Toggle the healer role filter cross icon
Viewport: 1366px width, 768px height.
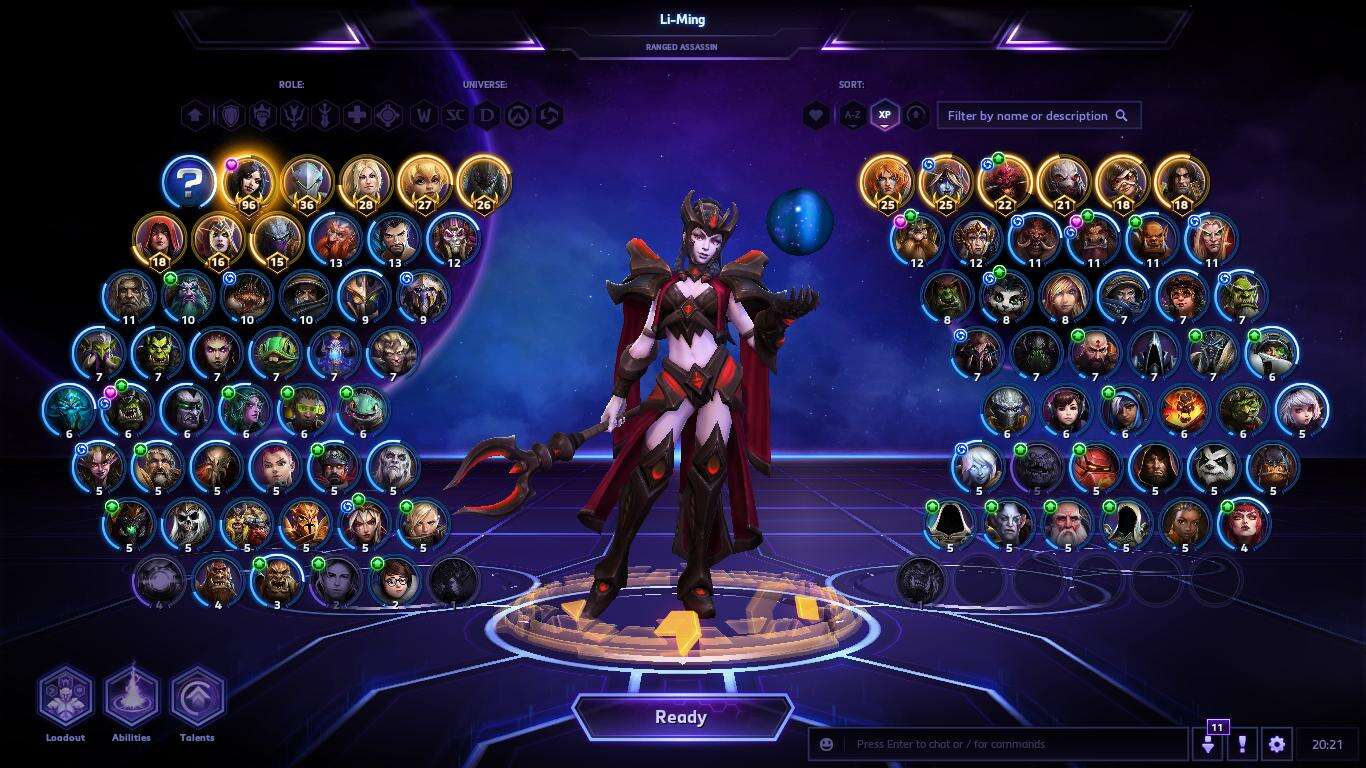tap(356, 116)
